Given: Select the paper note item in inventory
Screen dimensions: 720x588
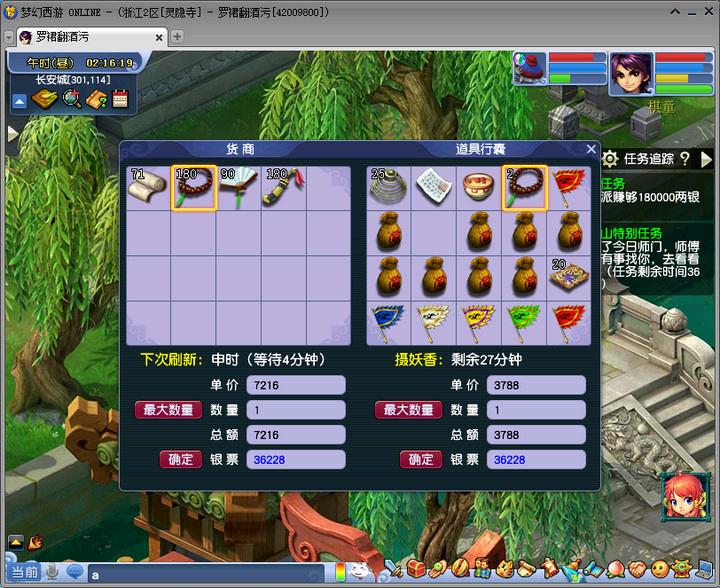Looking at the screenshot, I should (434, 188).
